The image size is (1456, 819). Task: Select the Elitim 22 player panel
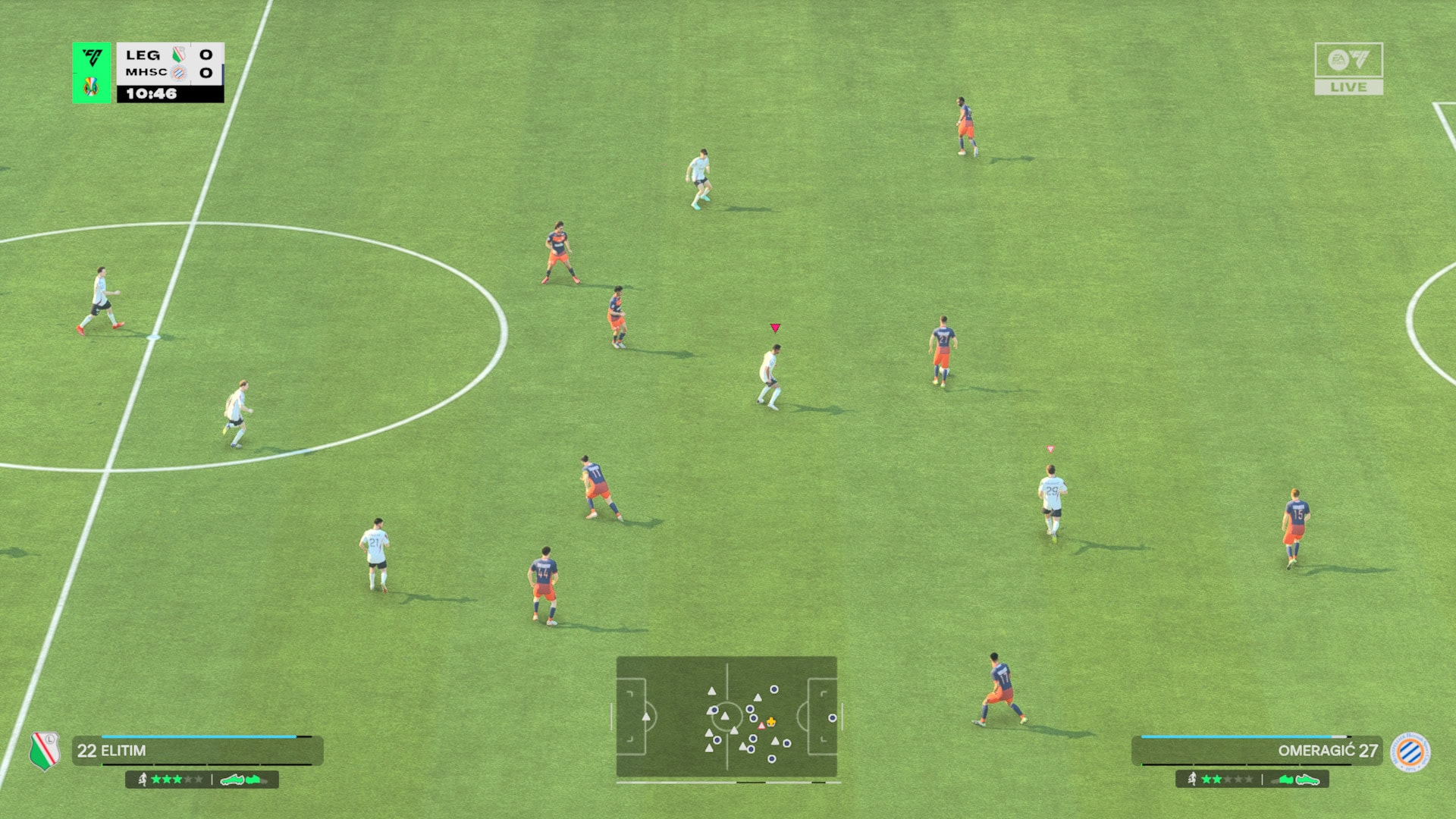(x=197, y=751)
